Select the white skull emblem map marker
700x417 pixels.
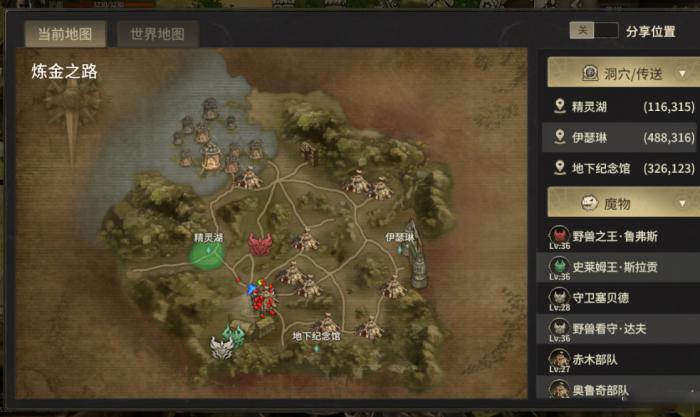[x=221, y=348]
